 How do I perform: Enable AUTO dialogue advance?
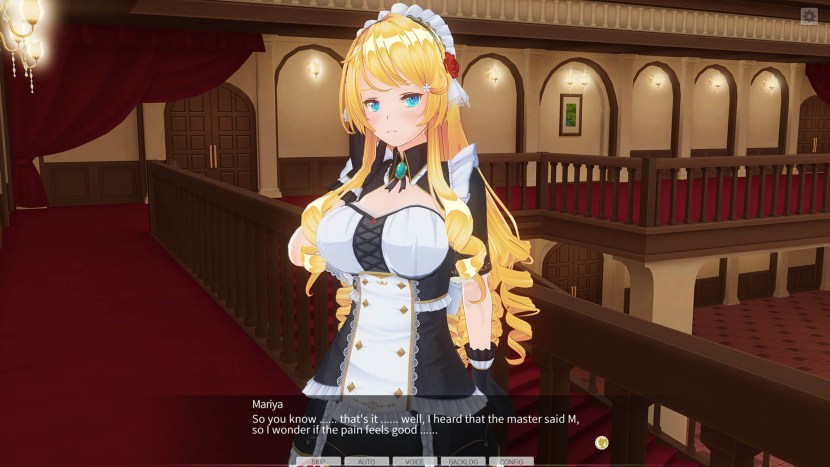pos(366,462)
